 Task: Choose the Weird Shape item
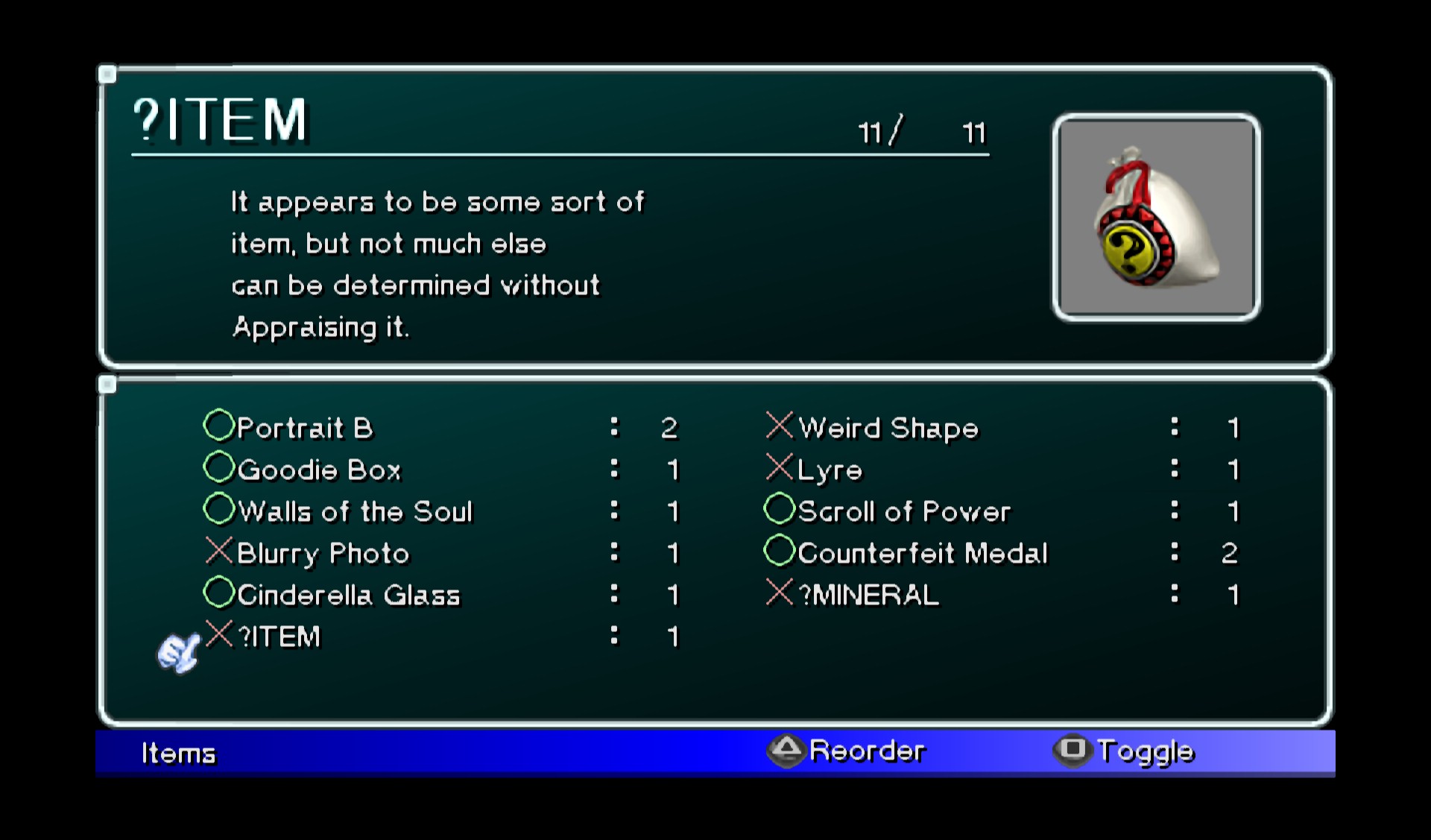(x=888, y=428)
